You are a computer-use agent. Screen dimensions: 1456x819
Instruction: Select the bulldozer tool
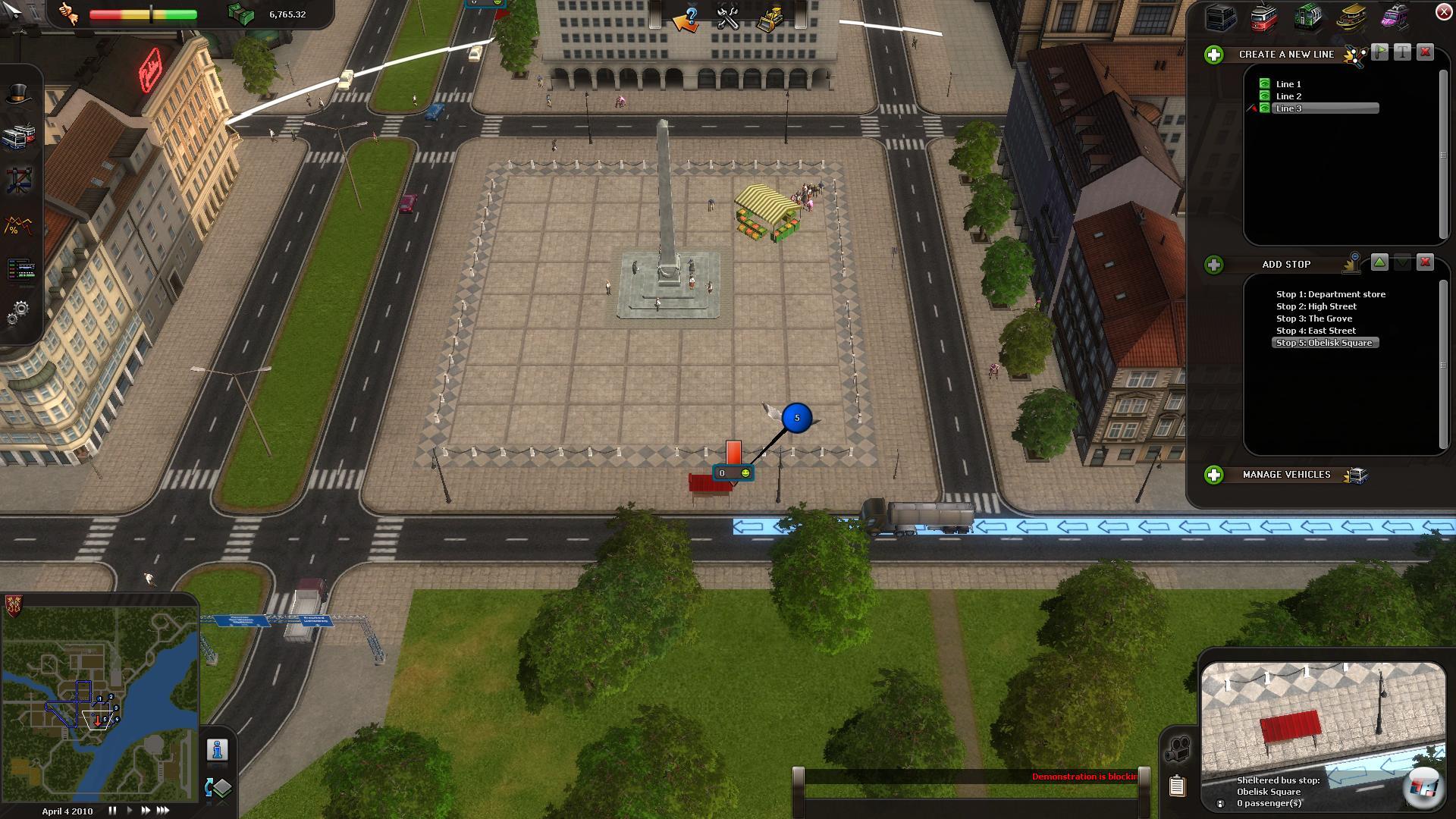click(x=770, y=18)
